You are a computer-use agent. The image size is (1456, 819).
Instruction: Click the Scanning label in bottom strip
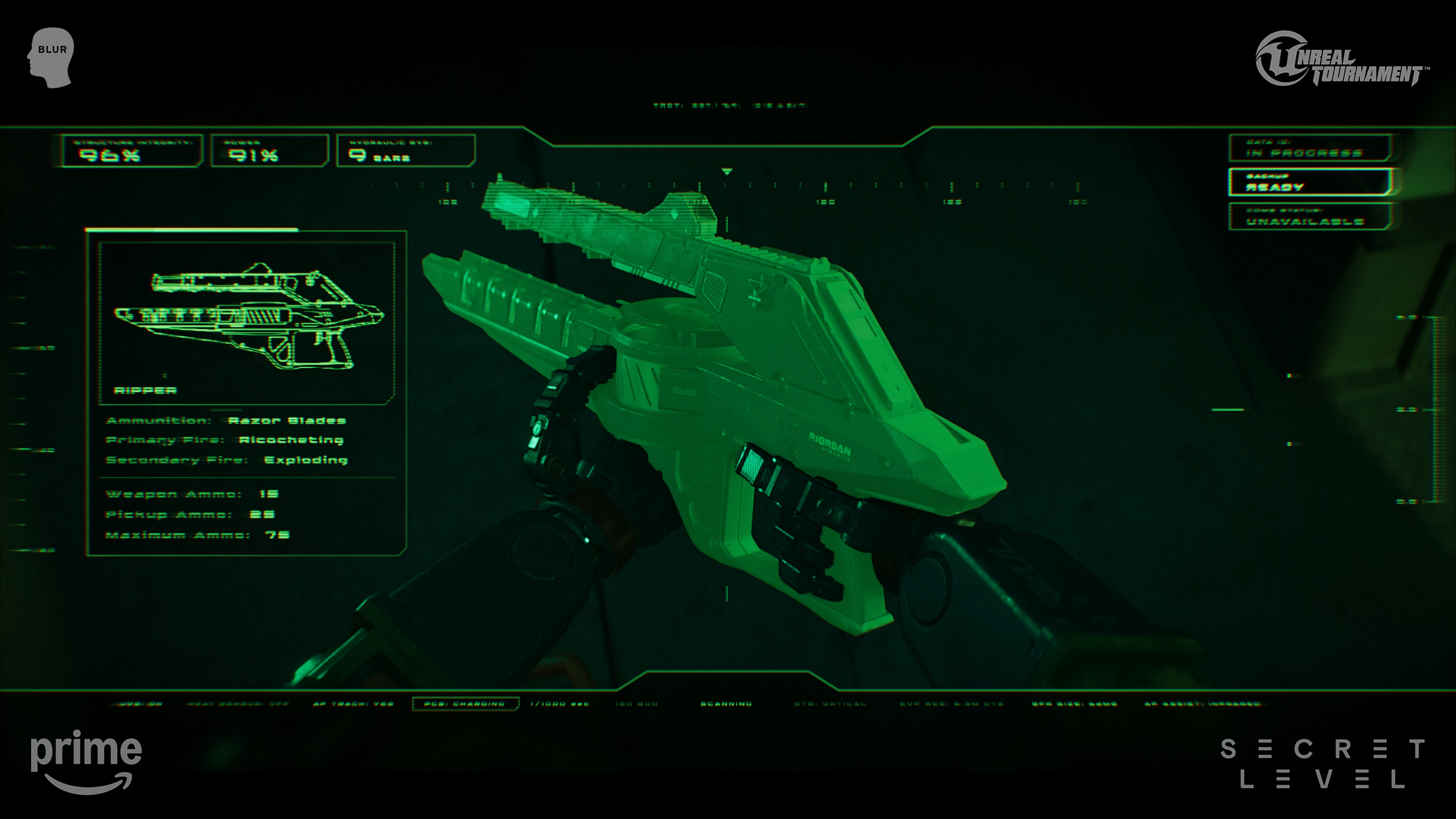pos(726,704)
